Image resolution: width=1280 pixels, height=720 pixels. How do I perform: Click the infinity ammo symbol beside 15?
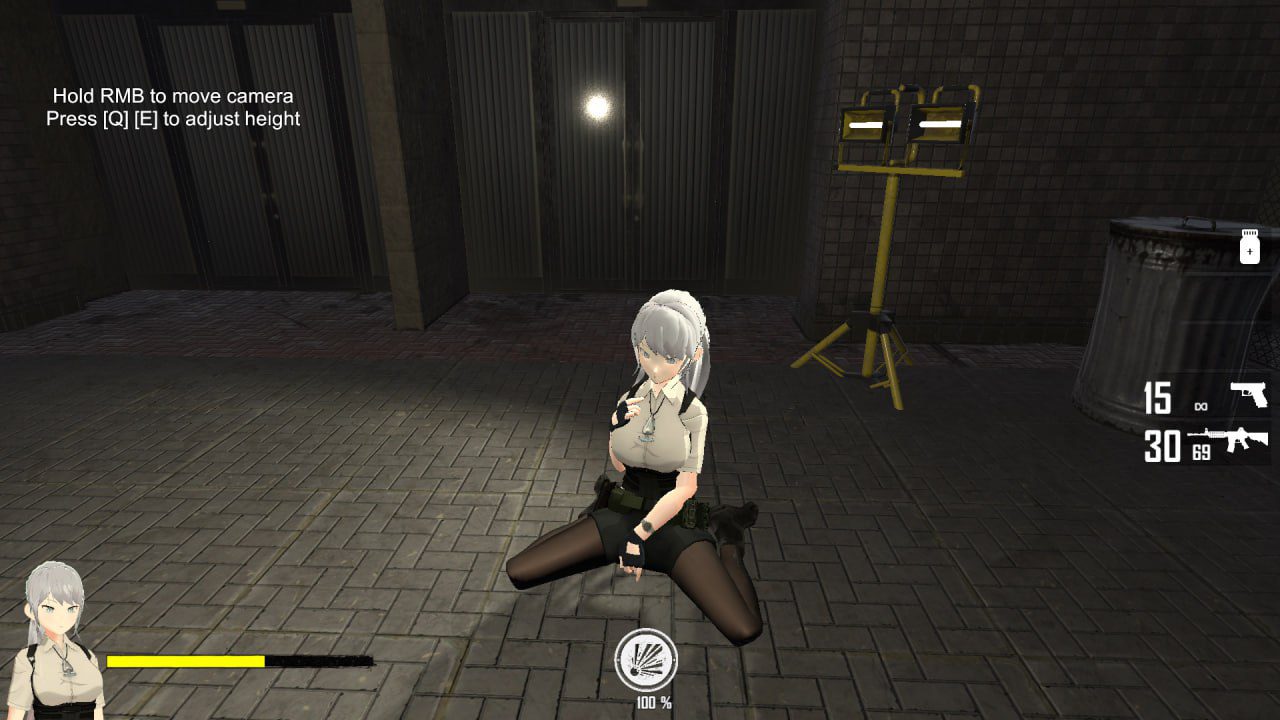(1202, 405)
